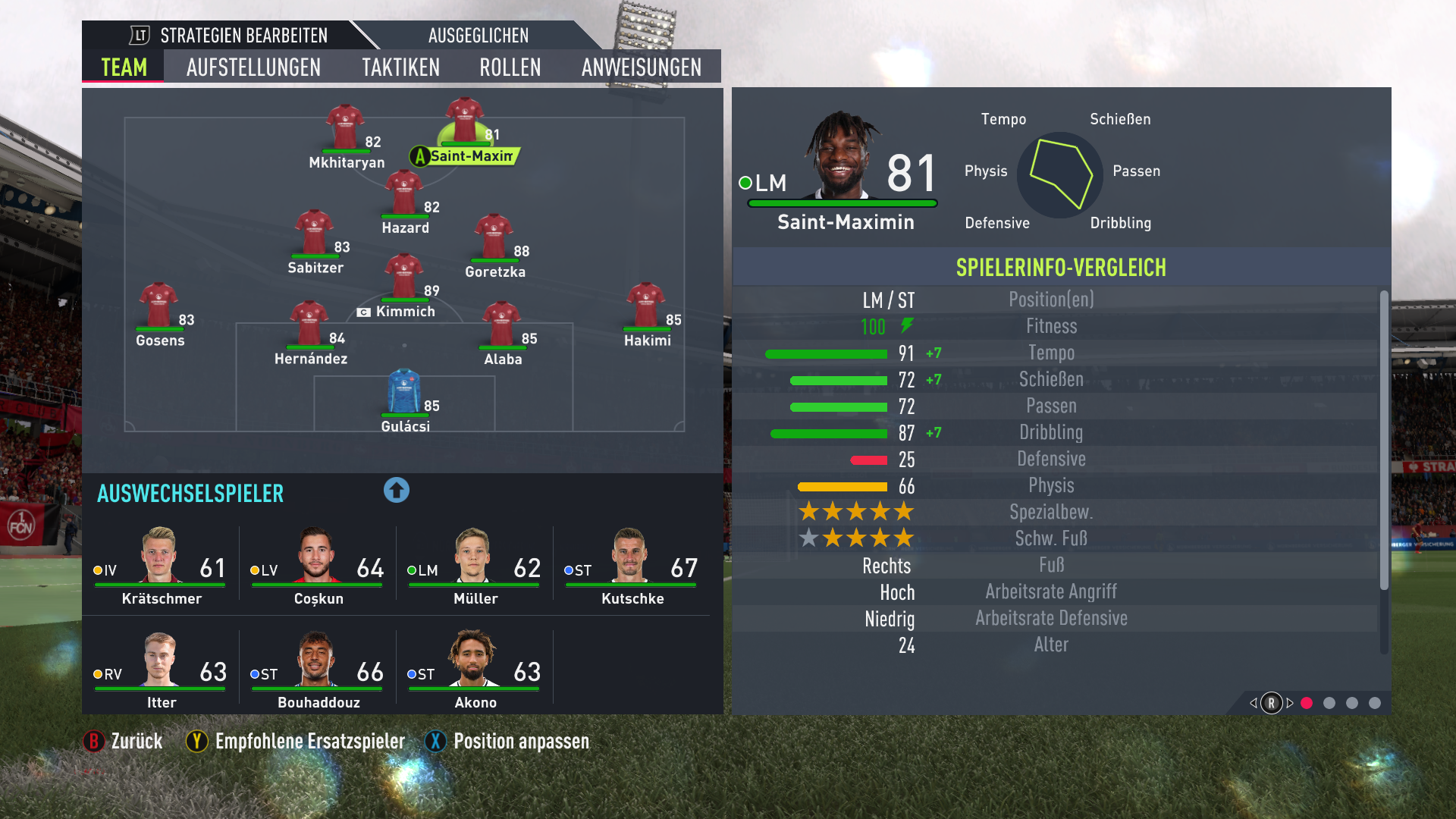The image size is (1456, 819).
Task: Select bench player Akono
Action: point(475,670)
